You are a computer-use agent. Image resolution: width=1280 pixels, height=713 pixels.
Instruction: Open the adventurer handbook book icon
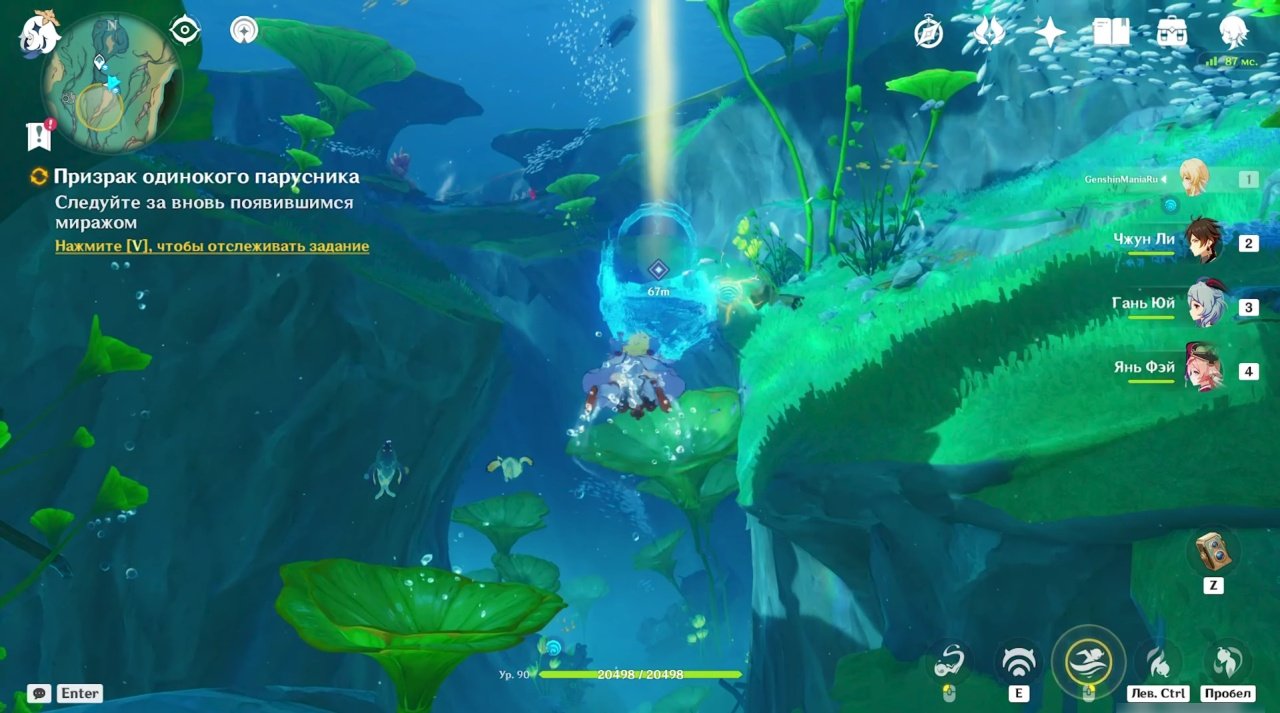pos(1111,33)
